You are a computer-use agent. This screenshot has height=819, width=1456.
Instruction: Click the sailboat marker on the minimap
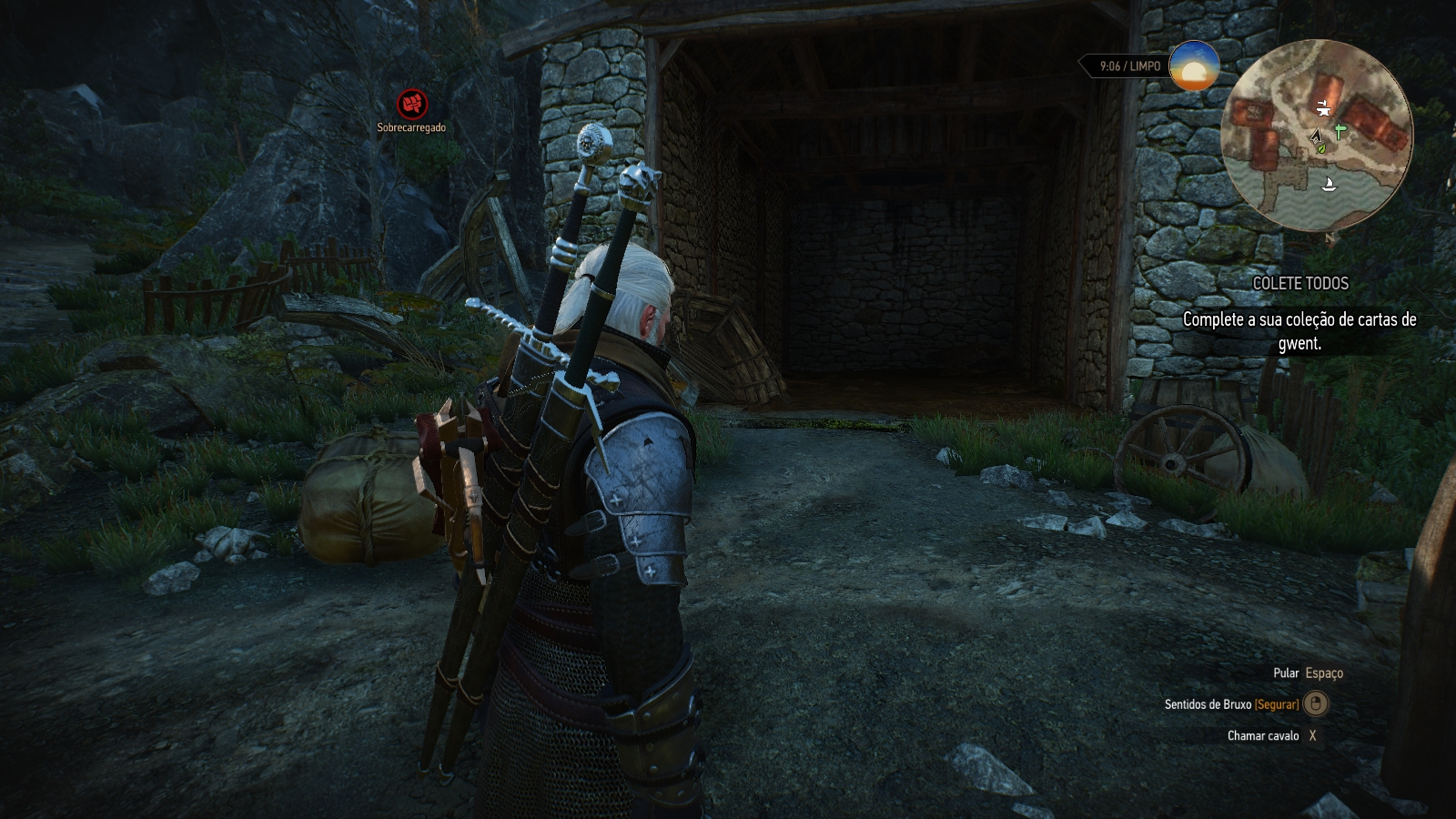click(x=1329, y=185)
